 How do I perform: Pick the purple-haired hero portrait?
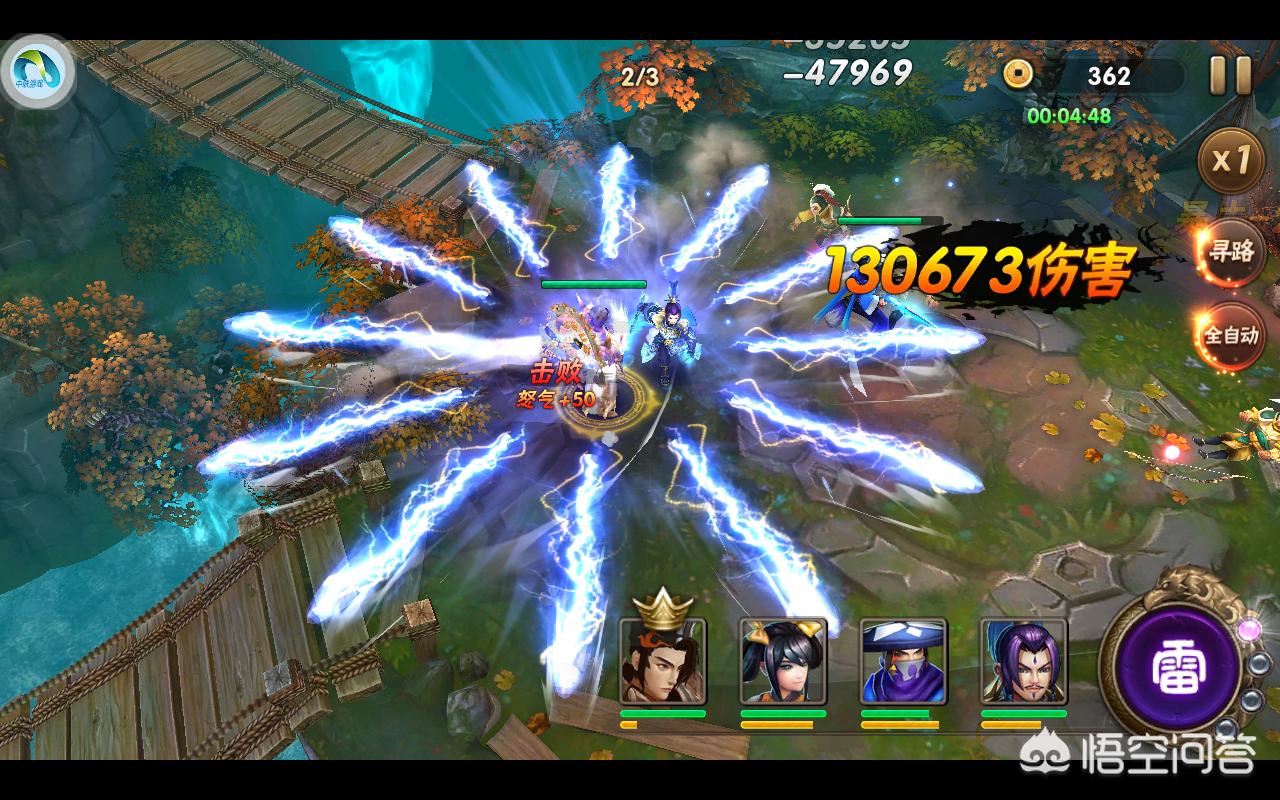point(1023,660)
